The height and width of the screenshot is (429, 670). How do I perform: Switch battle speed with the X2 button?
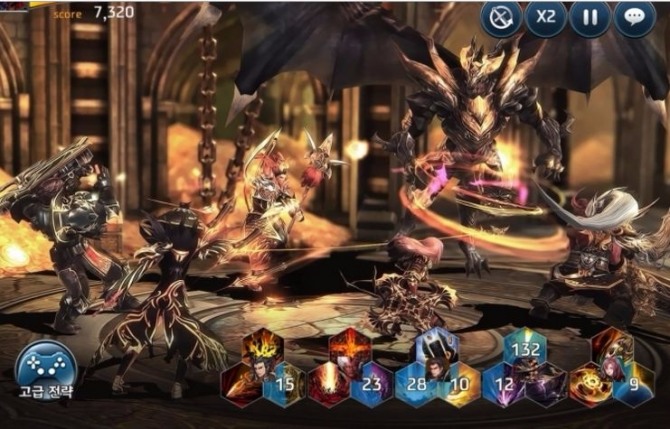(x=546, y=19)
